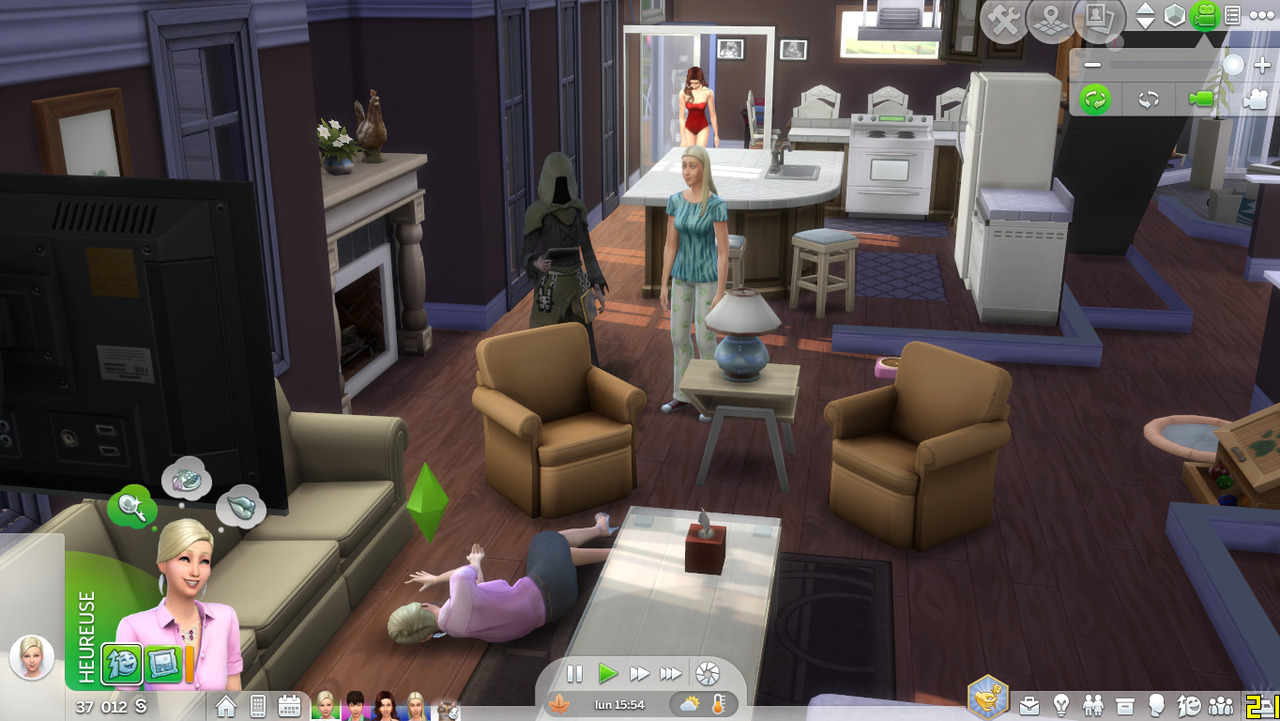
Task: Set game speed to ultra triple-arrow
Action: click(671, 674)
